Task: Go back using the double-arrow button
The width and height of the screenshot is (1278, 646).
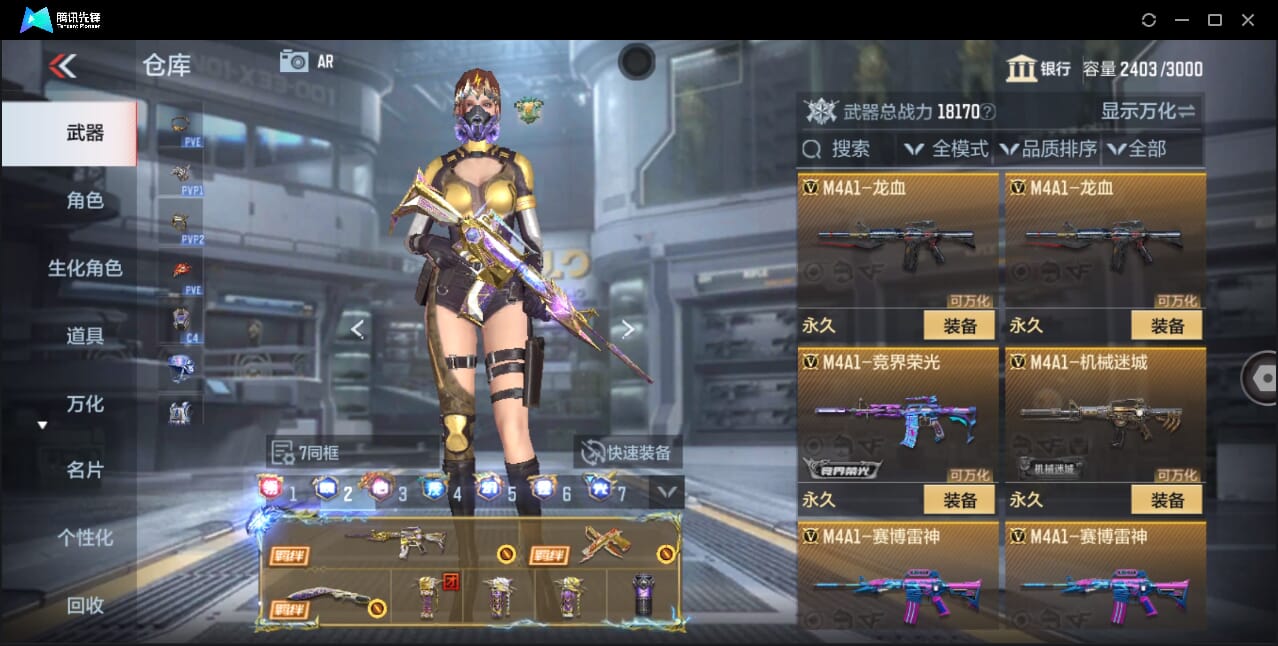Action: tap(62, 66)
